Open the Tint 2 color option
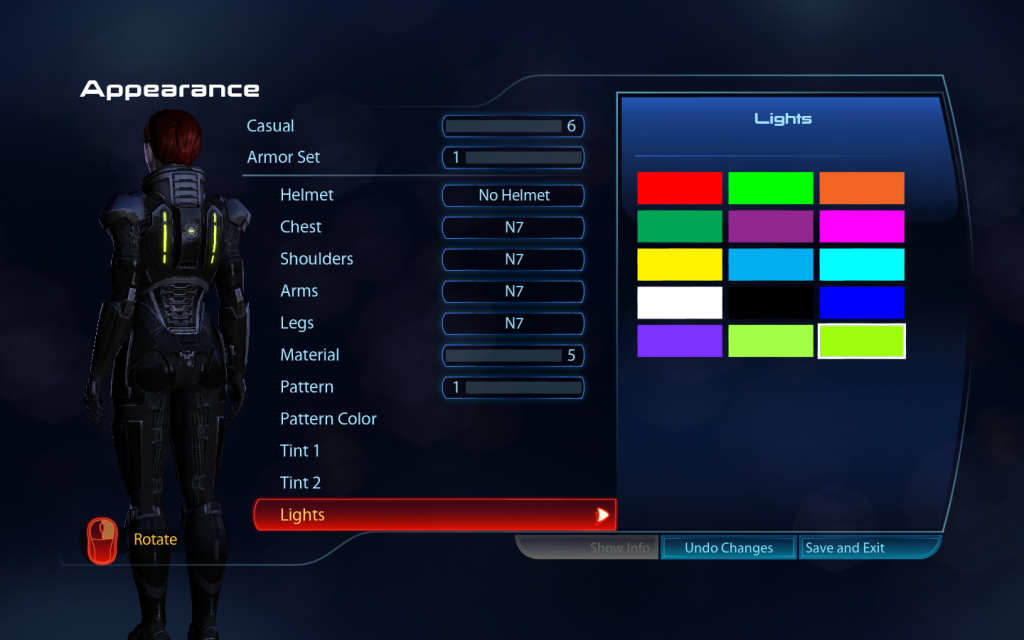The height and width of the screenshot is (640, 1024). coord(300,483)
